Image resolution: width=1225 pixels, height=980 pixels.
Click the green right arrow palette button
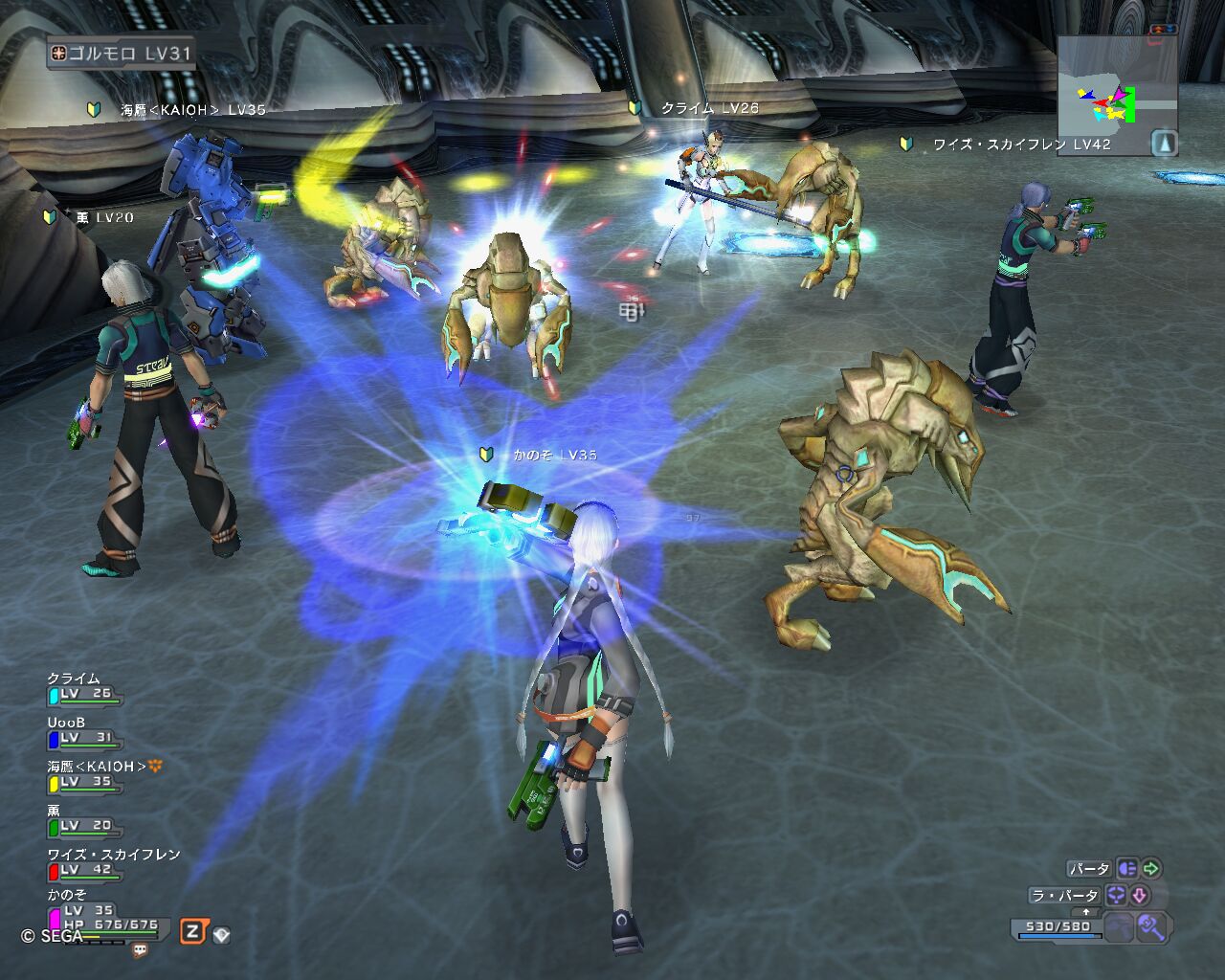pos(1151,869)
